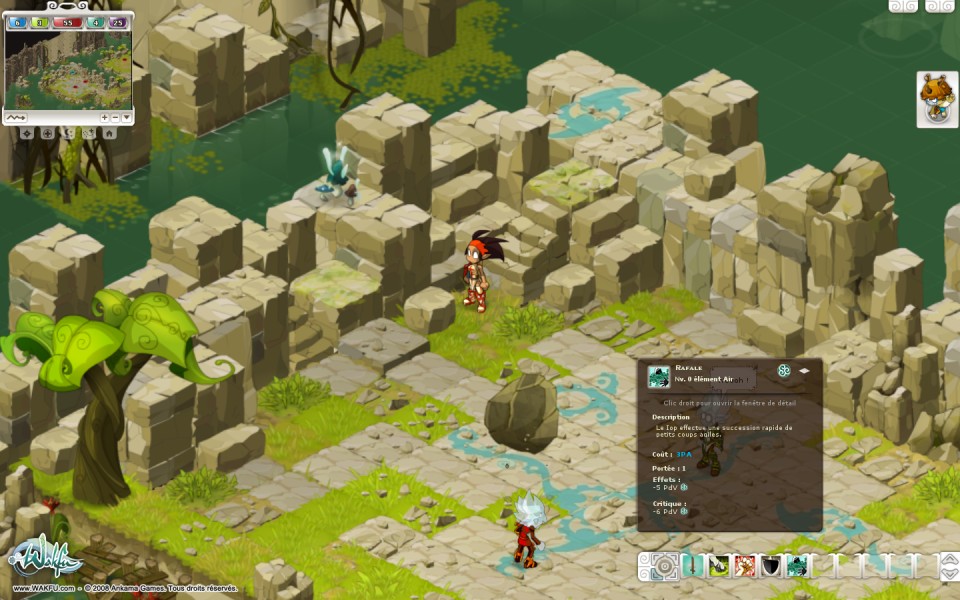Zoom out with the minimap minus button
The image size is (960, 600).
pyautogui.click(x=115, y=118)
